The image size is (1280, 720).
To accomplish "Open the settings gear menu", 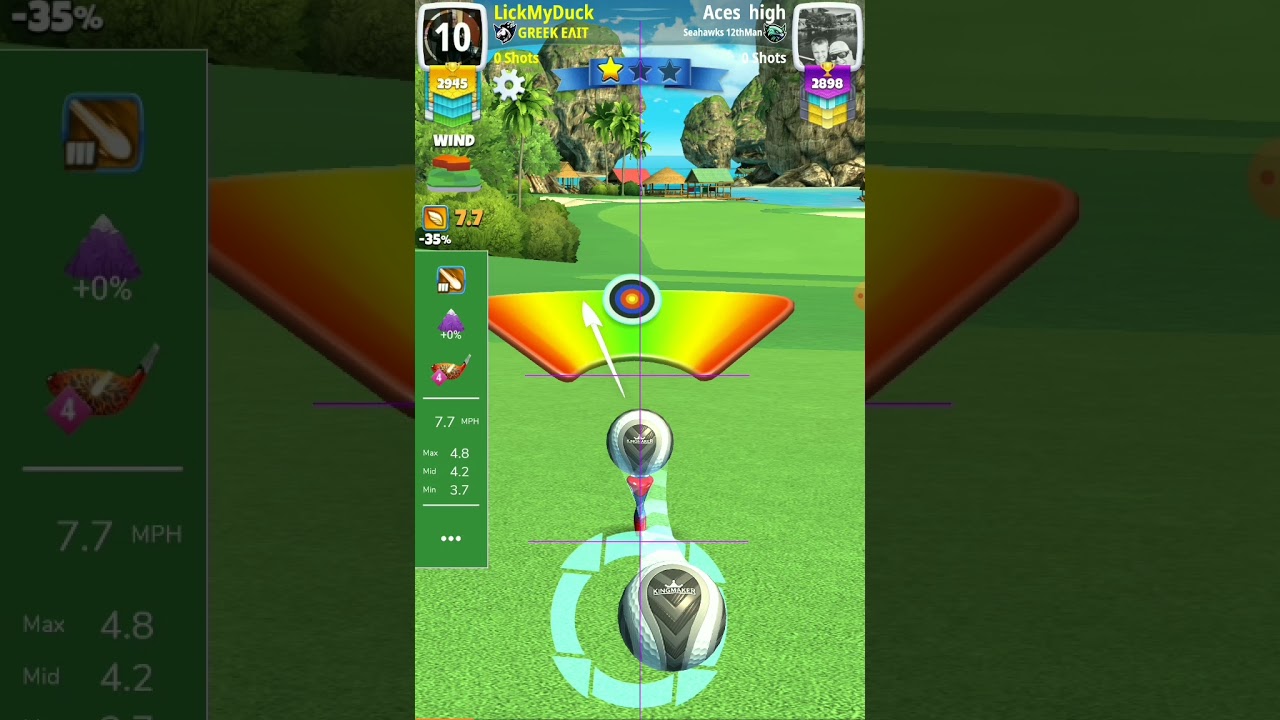I will point(509,85).
